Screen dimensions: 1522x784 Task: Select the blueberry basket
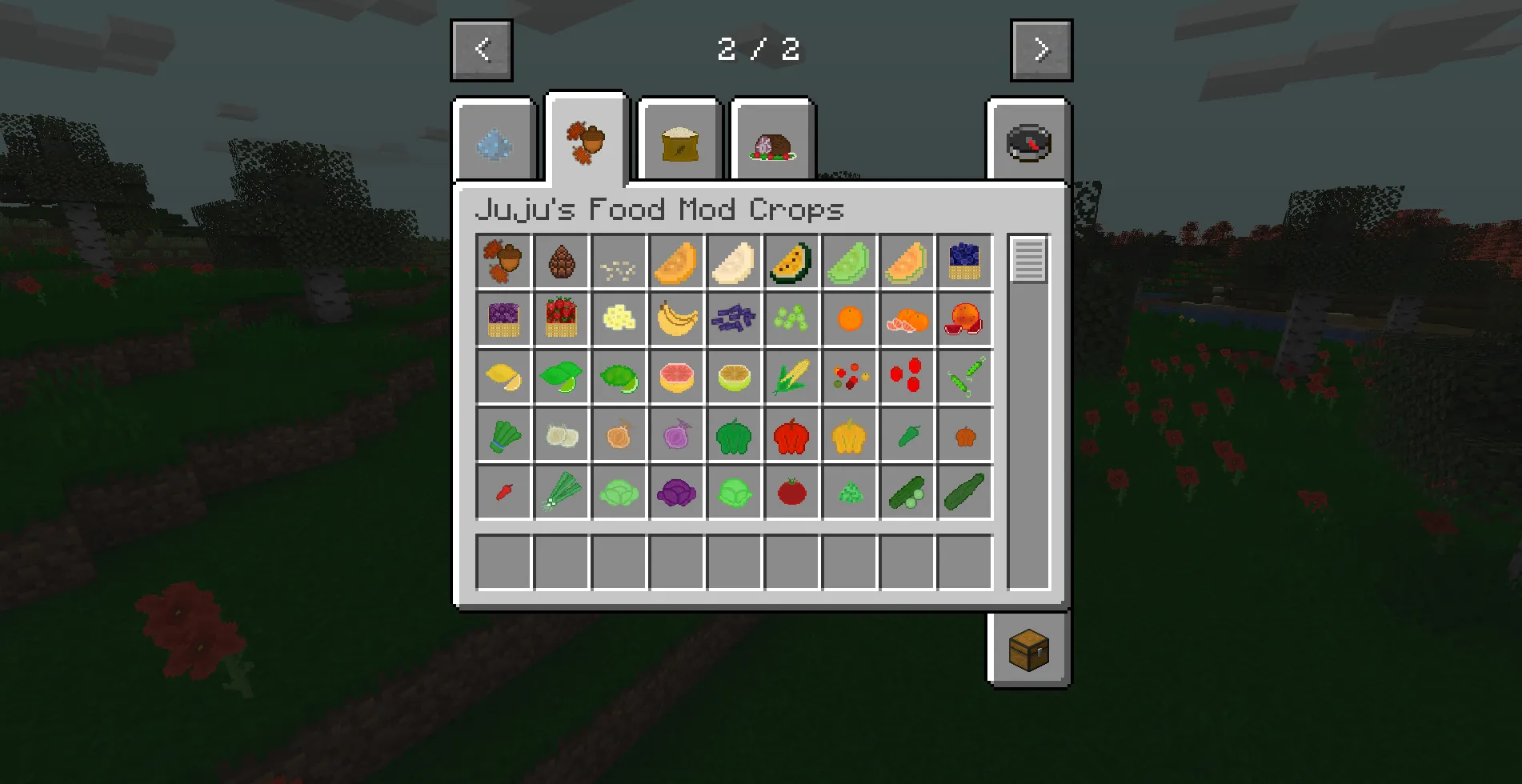(x=963, y=261)
